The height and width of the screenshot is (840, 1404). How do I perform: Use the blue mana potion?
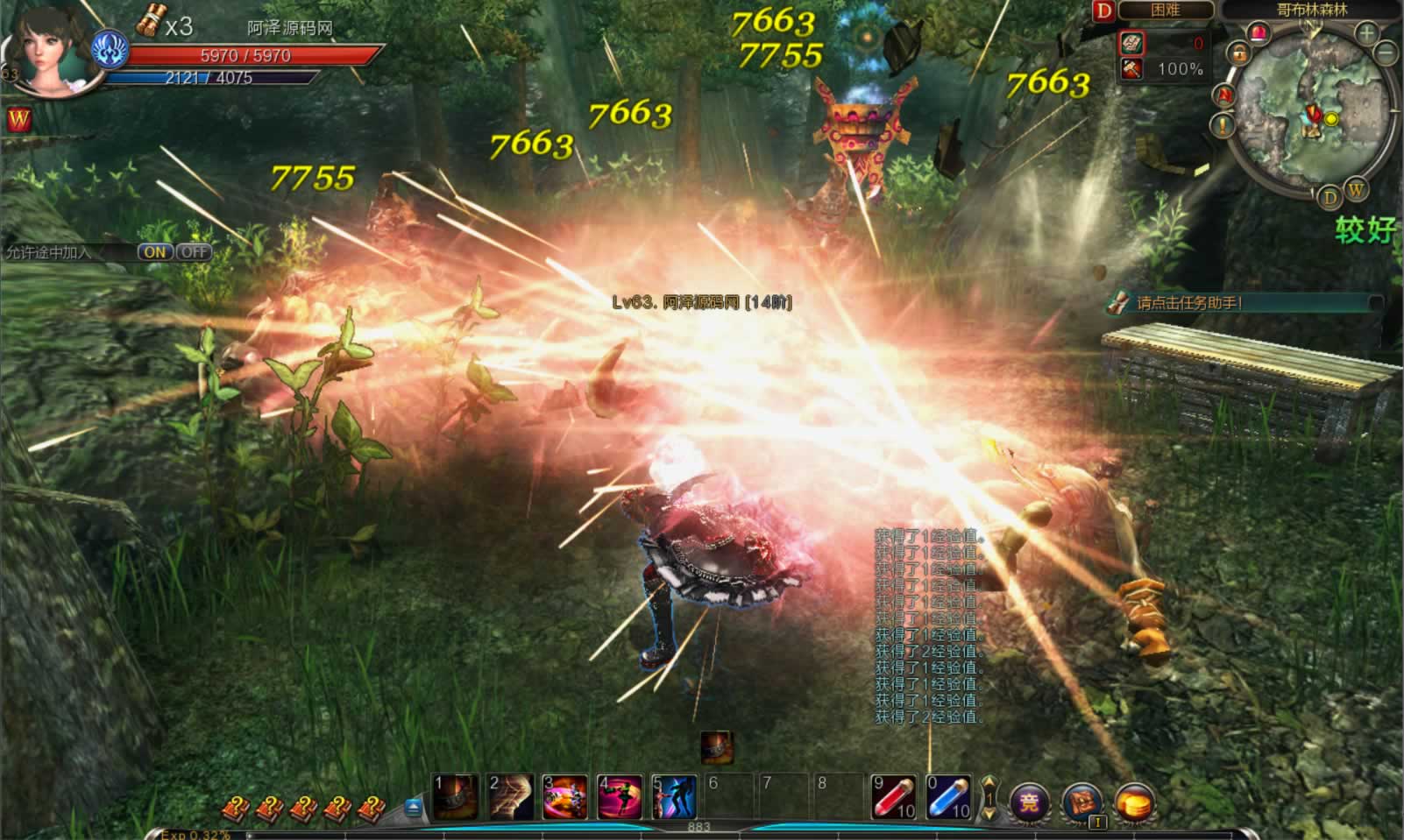point(947,796)
